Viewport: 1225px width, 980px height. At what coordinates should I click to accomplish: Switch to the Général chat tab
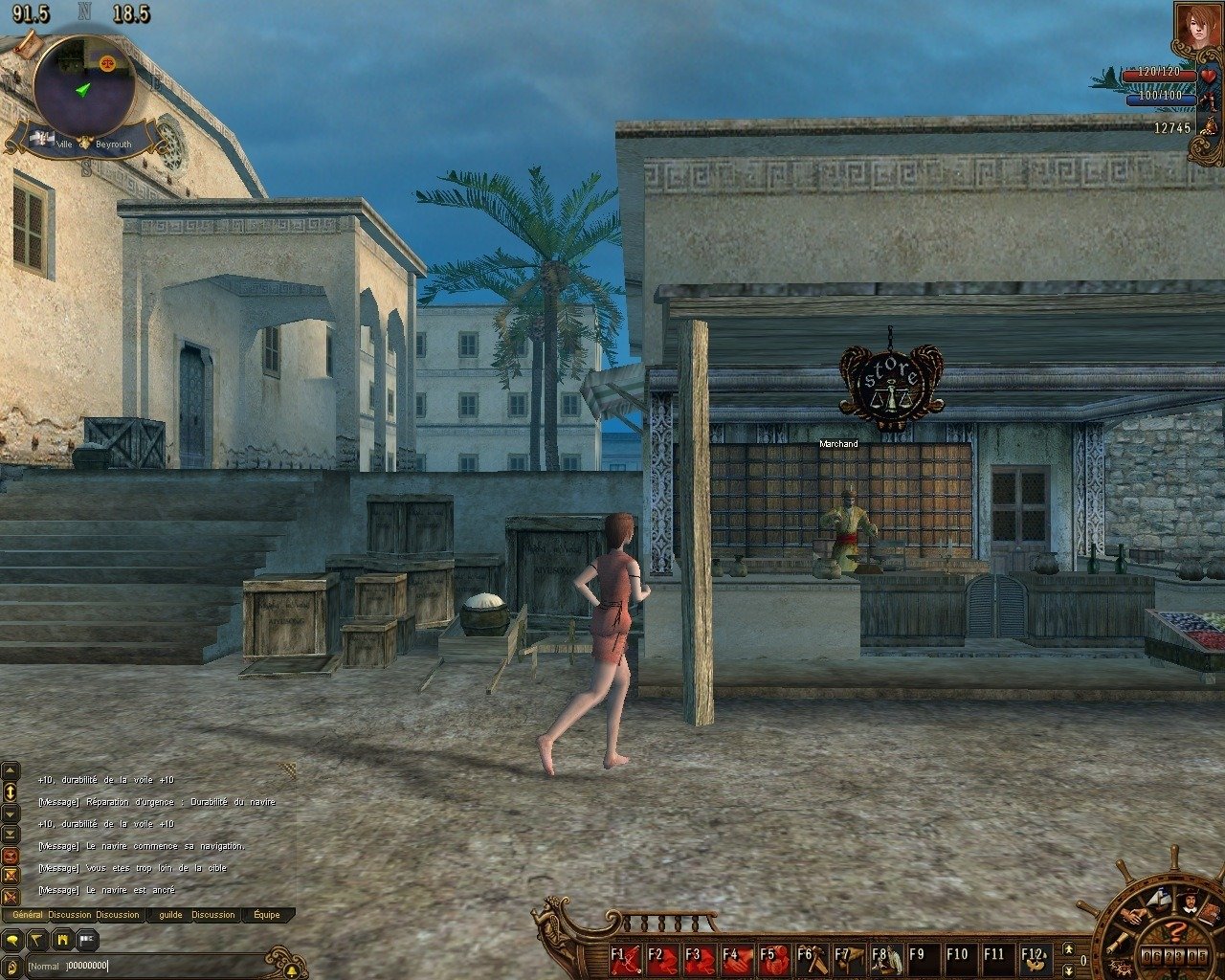[x=28, y=915]
